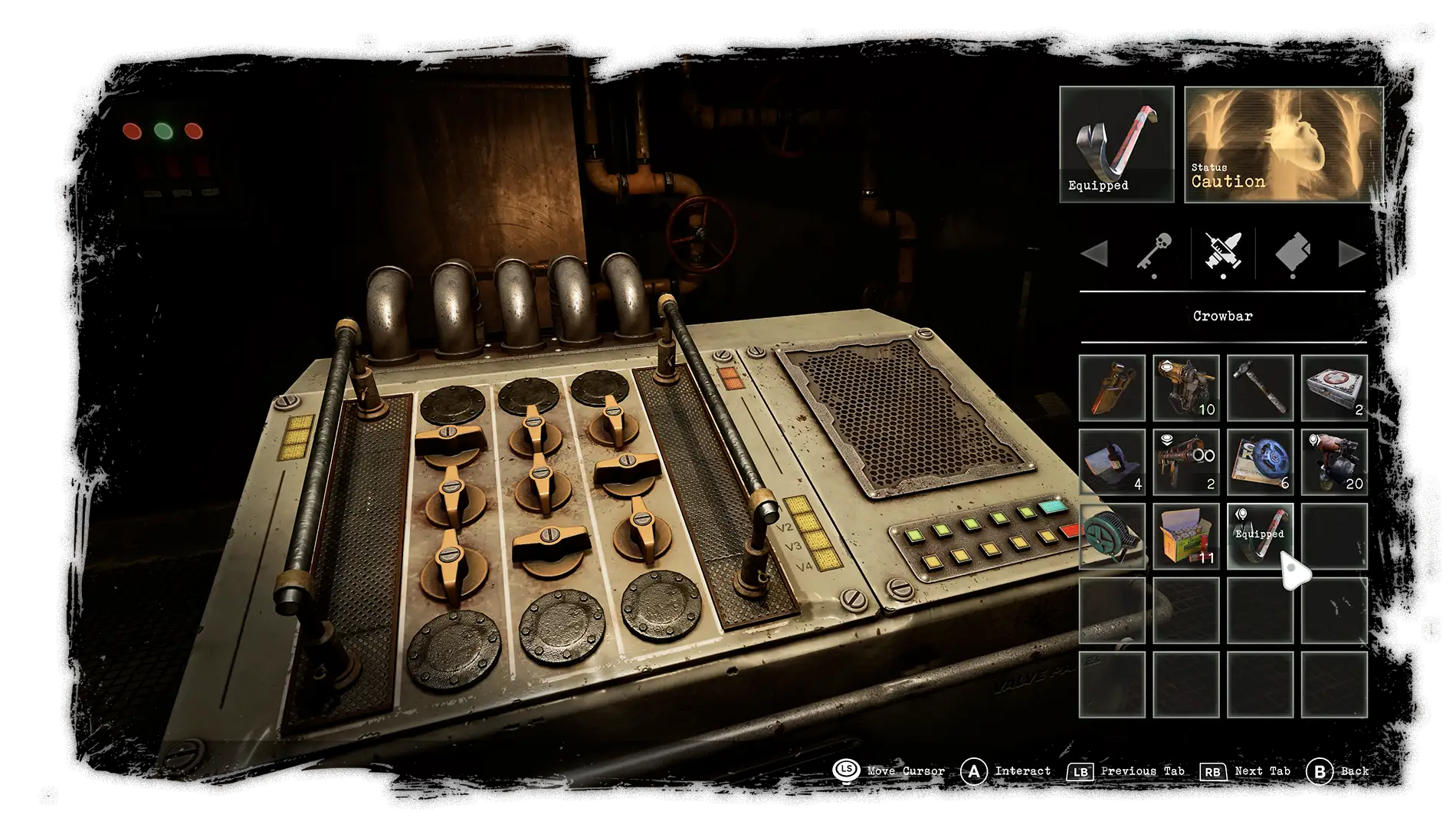
Task: Pick the double-barrel shotgun slot
Action: pos(1185,462)
